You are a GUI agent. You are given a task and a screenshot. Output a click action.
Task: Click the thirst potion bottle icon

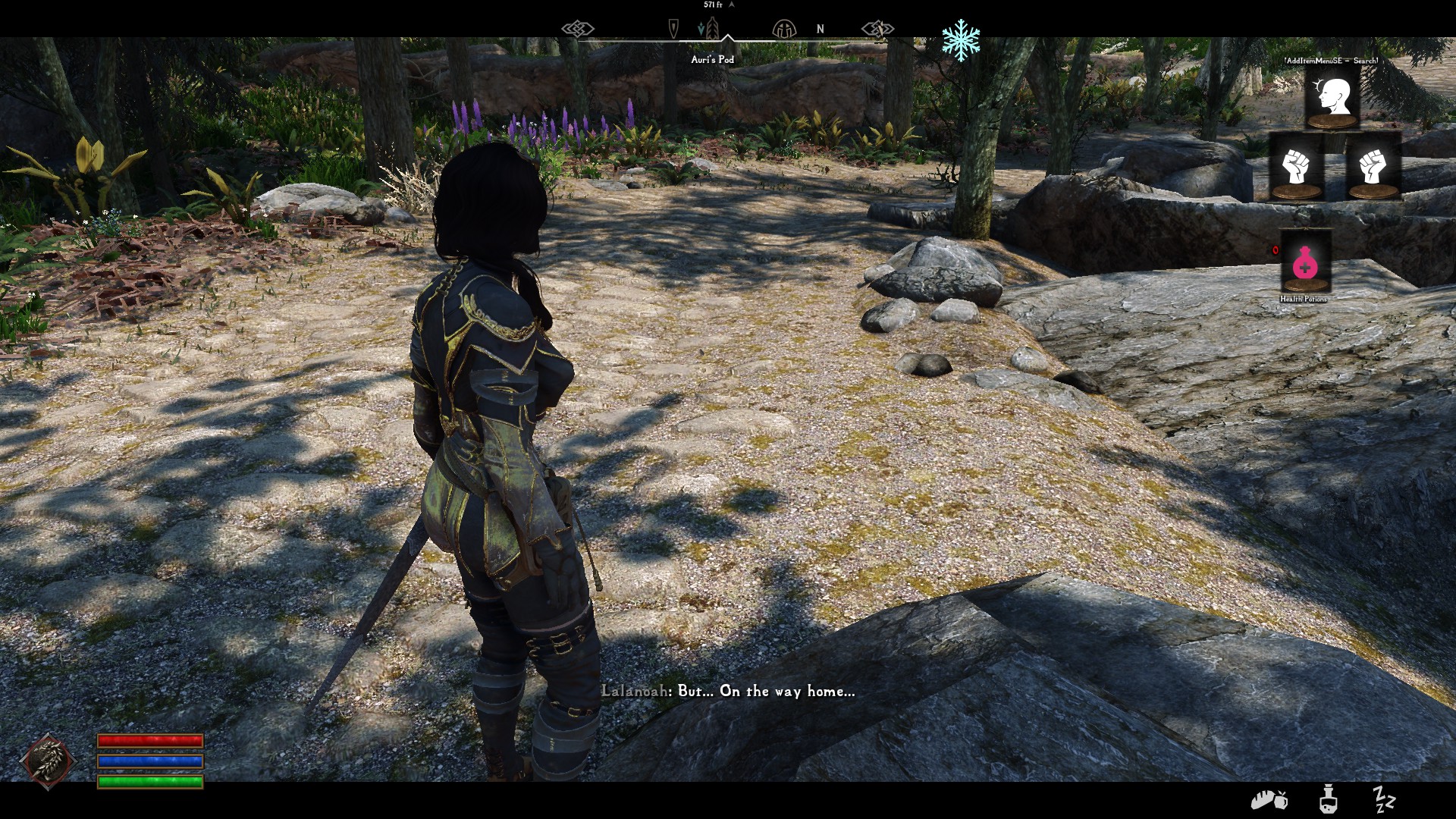click(x=1327, y=800)
